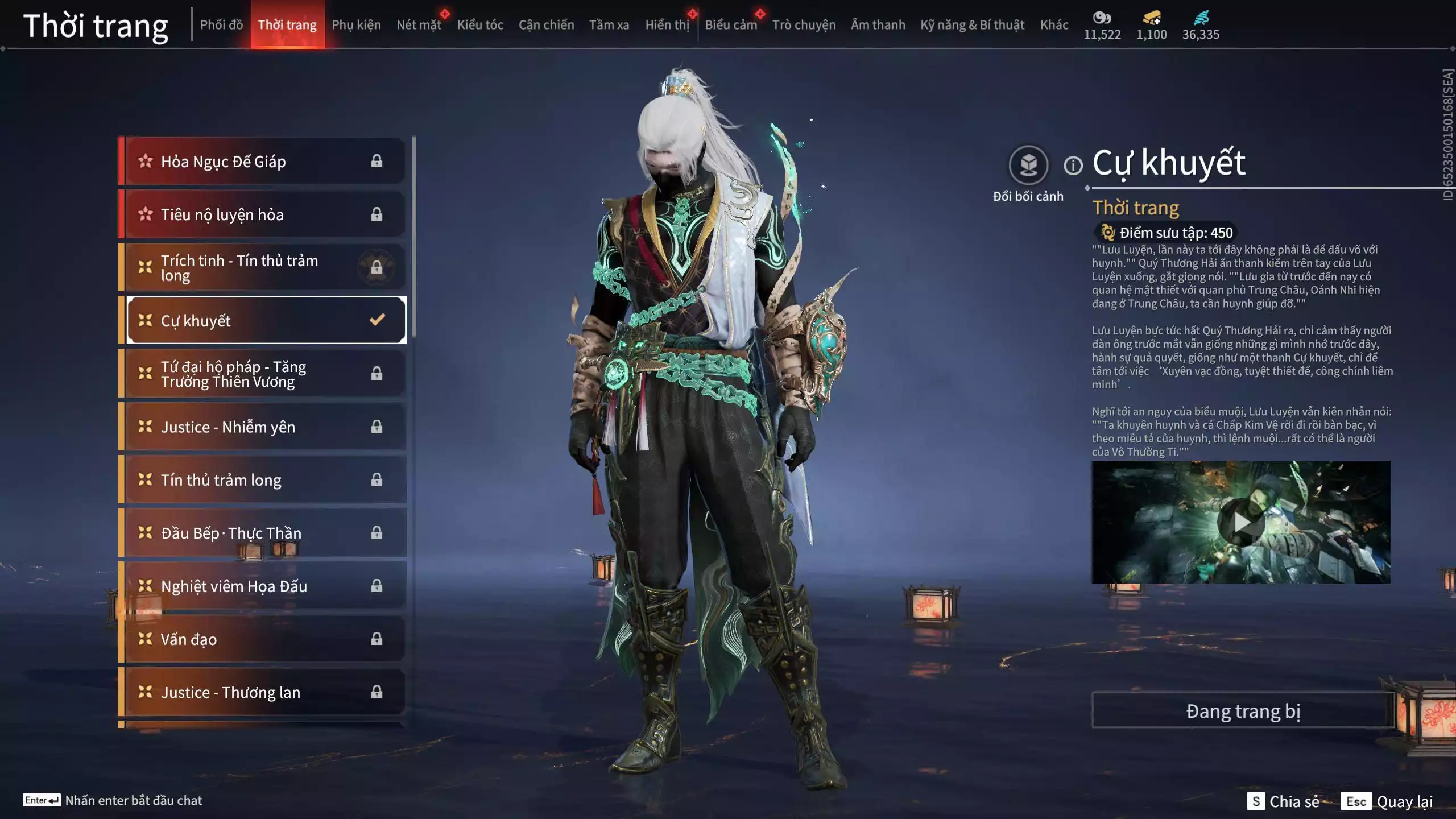Go to the Kiểu tóc tab
The image size is (1456, 819).
coord(480,25)
